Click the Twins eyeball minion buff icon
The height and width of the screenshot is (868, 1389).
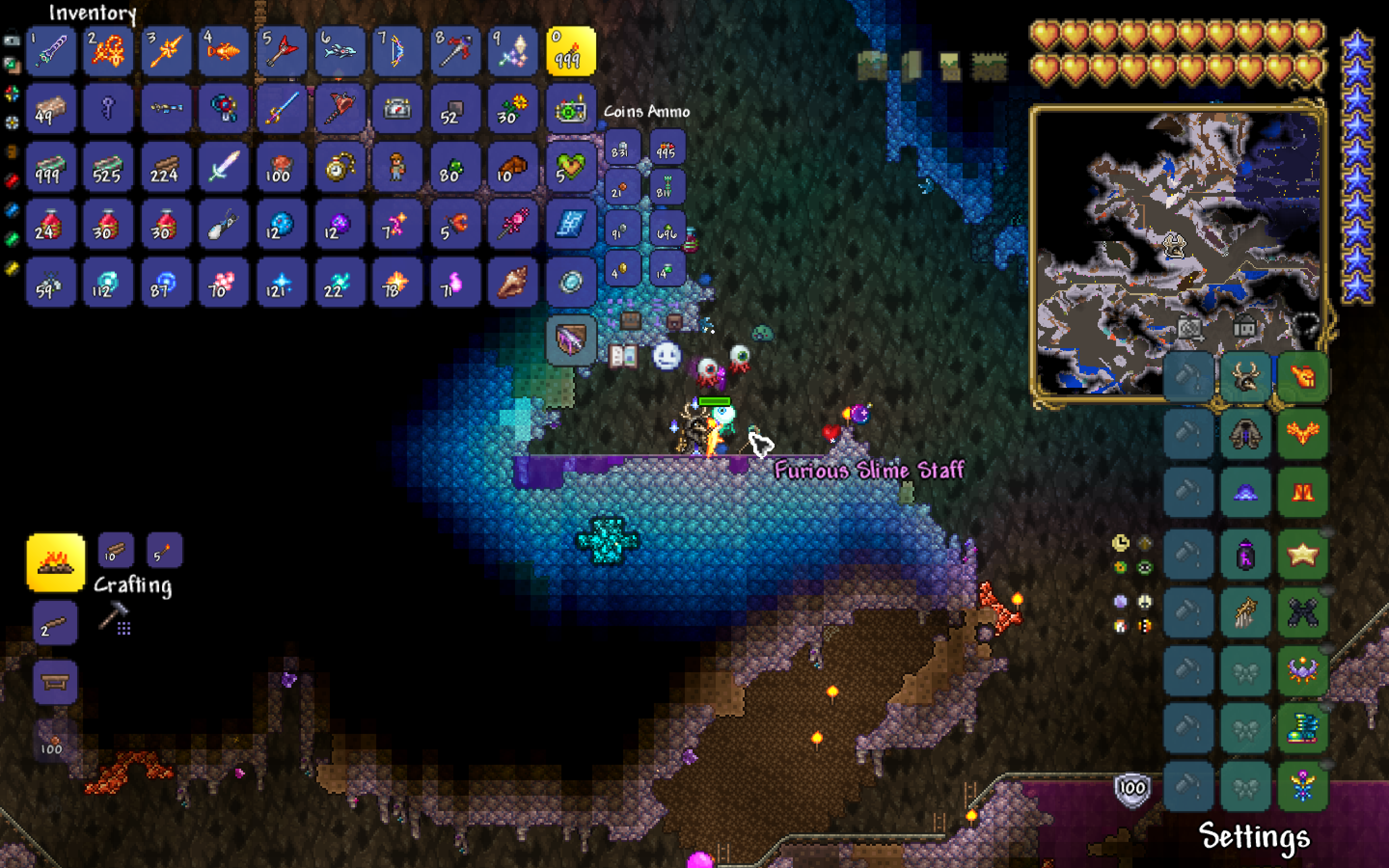click(x=710, y=366)
